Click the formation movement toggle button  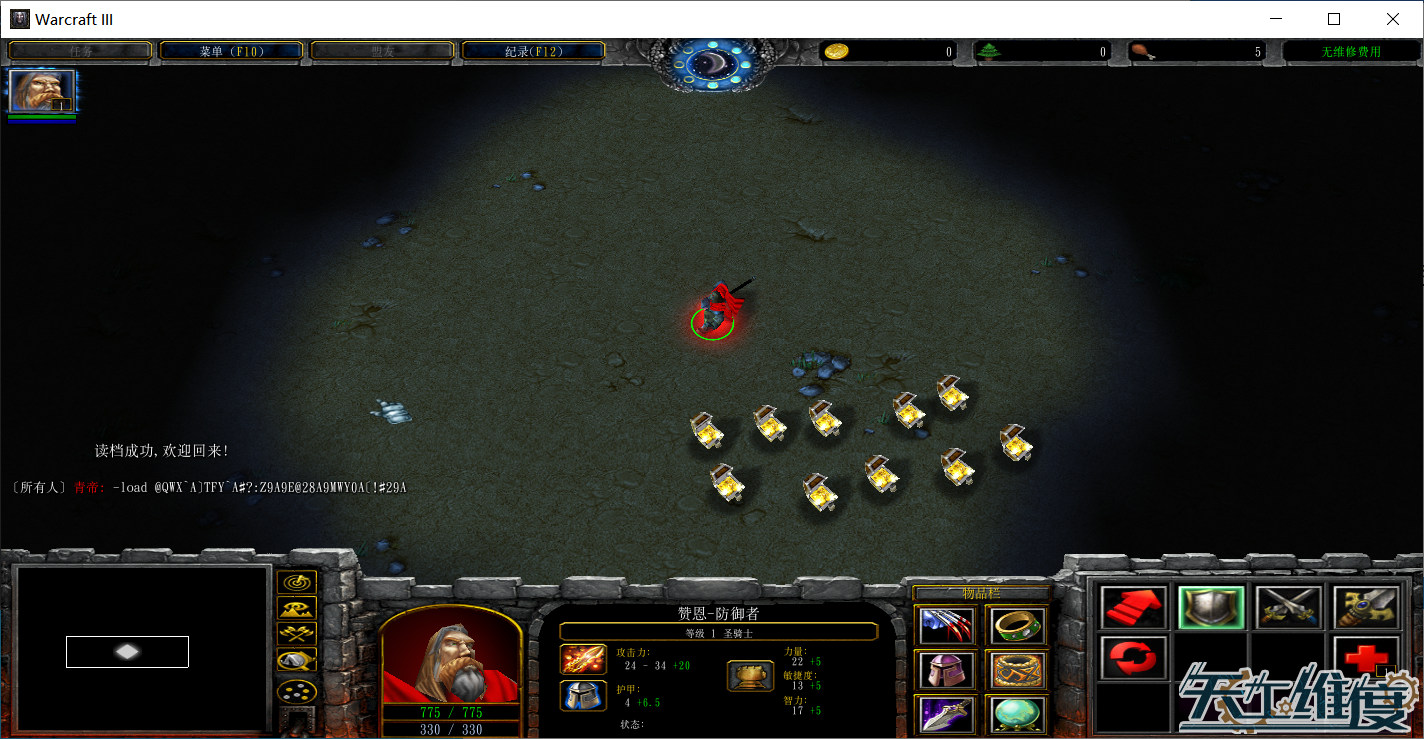297,690
